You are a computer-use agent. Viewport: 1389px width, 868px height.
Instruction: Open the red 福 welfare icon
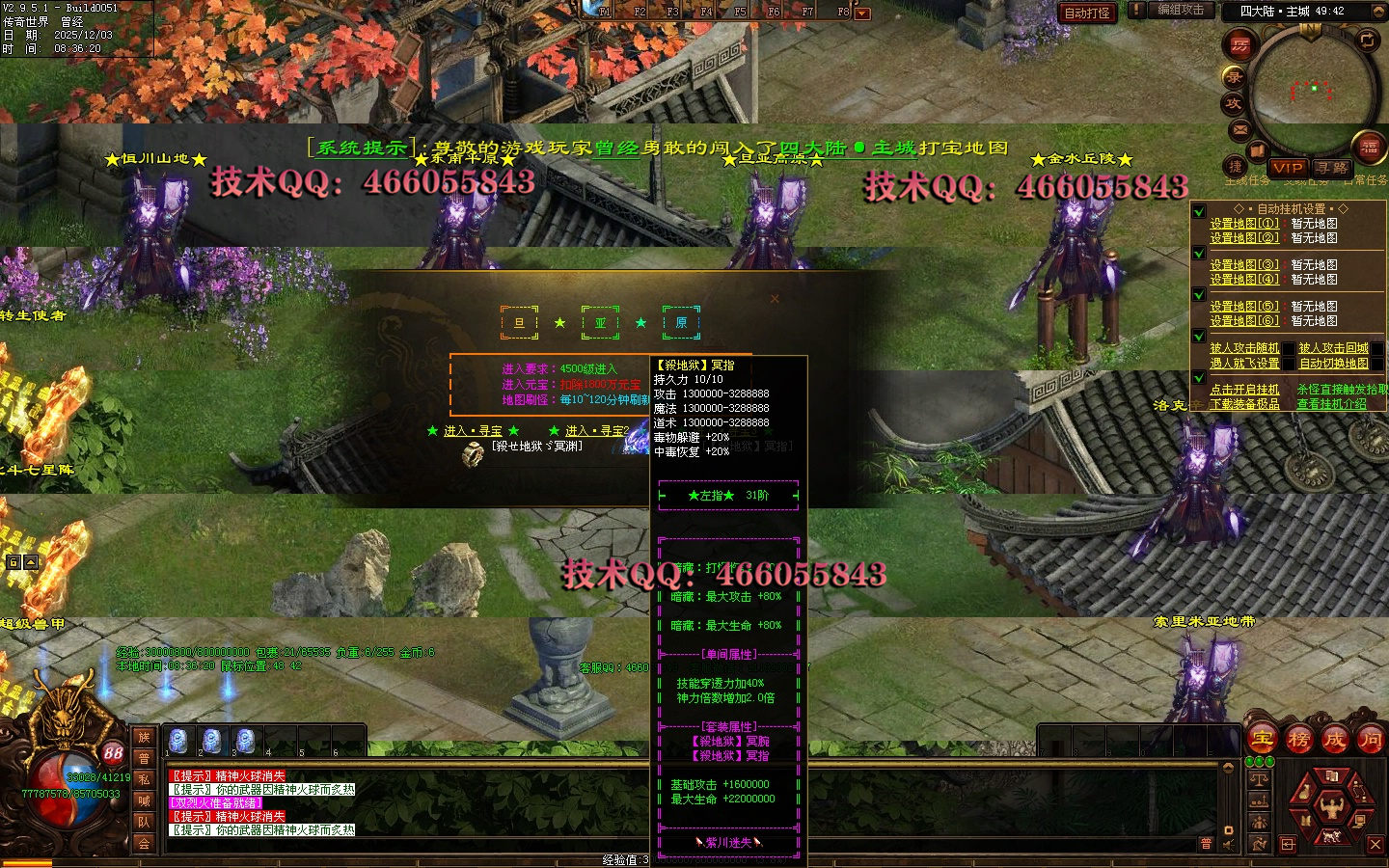(x=1369, y=148)
